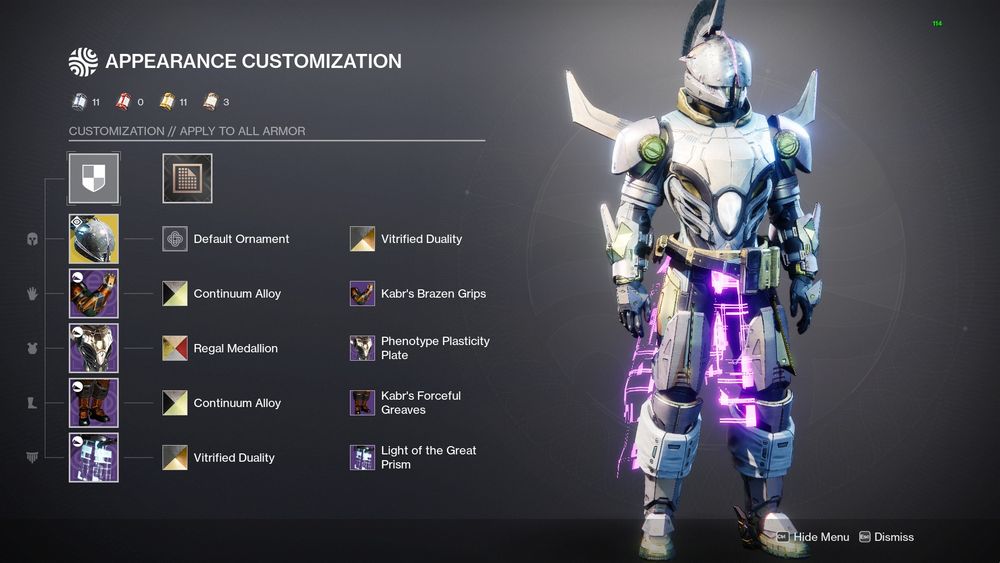Choose the helmet's Default Ornament option
This screenshot has height=563, width=1000.
tap(175, 239)
